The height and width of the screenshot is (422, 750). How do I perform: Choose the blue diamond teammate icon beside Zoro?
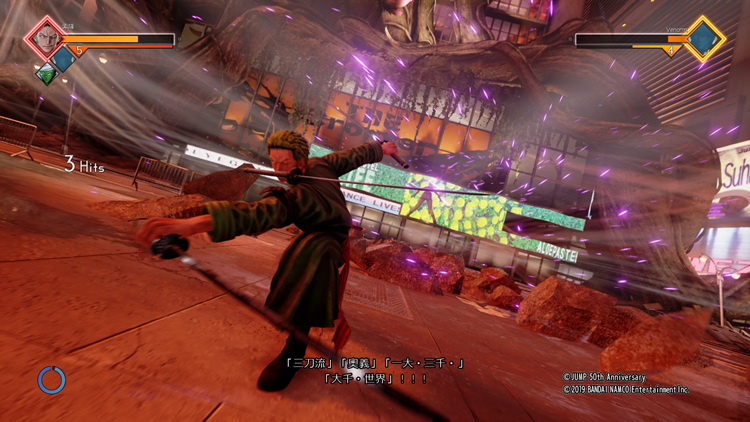coord(64,59)
